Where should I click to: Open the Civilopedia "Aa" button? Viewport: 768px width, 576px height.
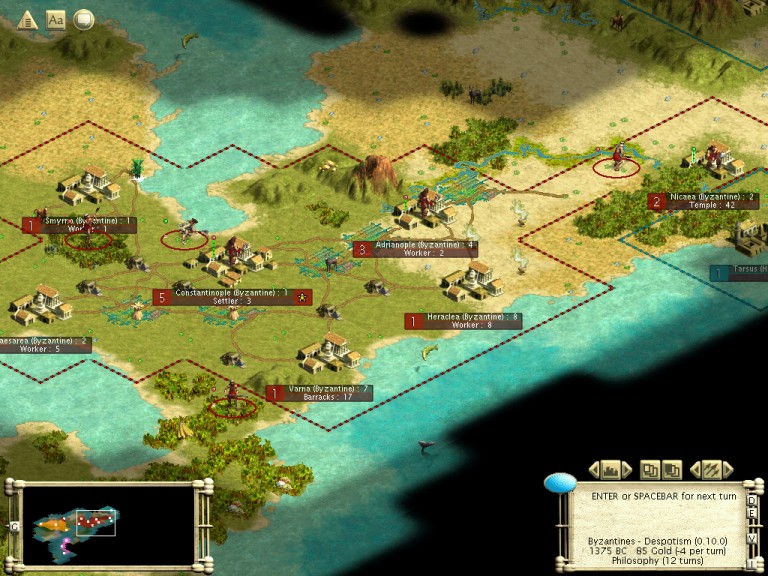56,19
